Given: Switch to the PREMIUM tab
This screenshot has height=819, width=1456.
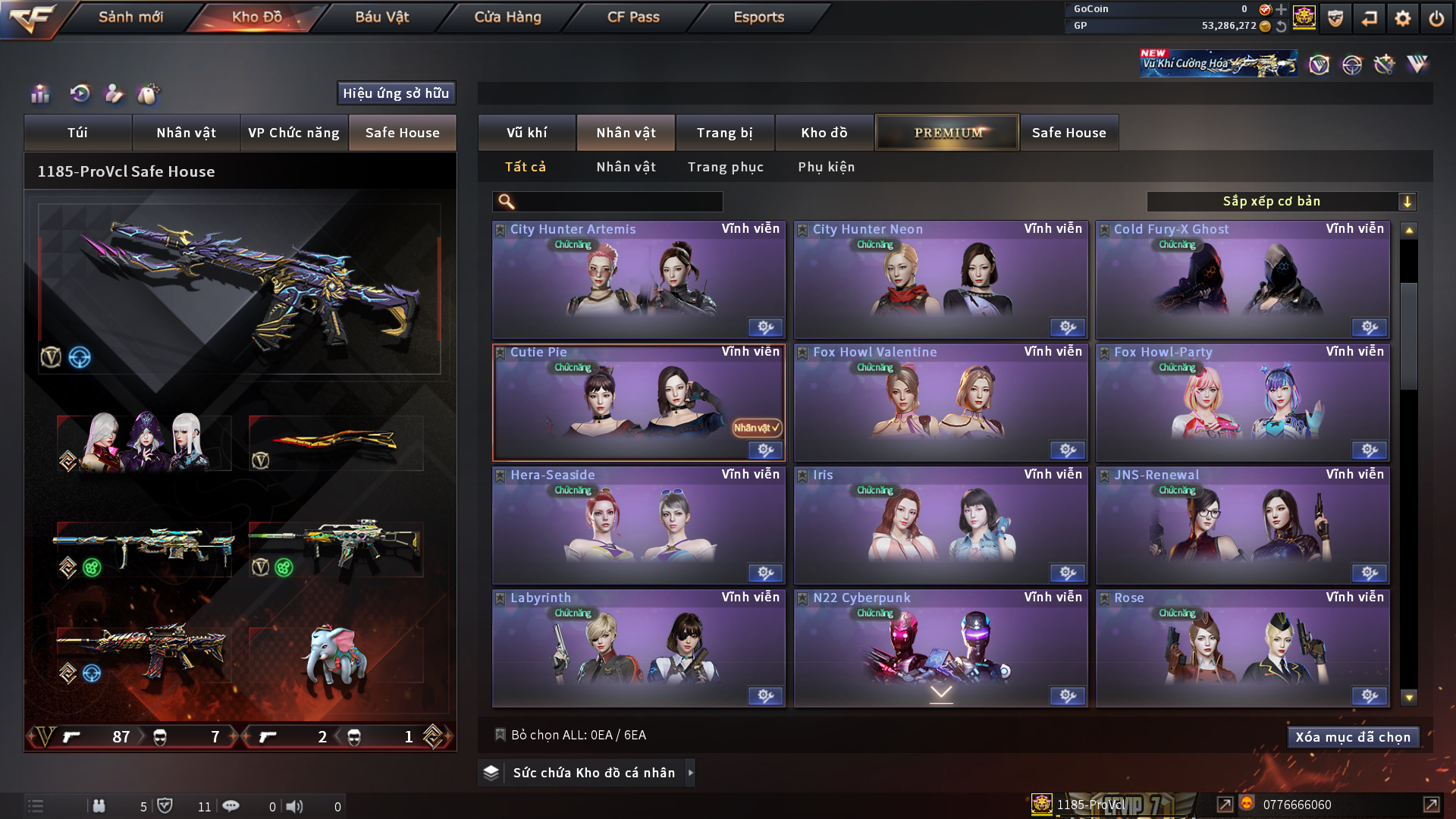Looking at the screenshot, I should click(x=947, y=133).
